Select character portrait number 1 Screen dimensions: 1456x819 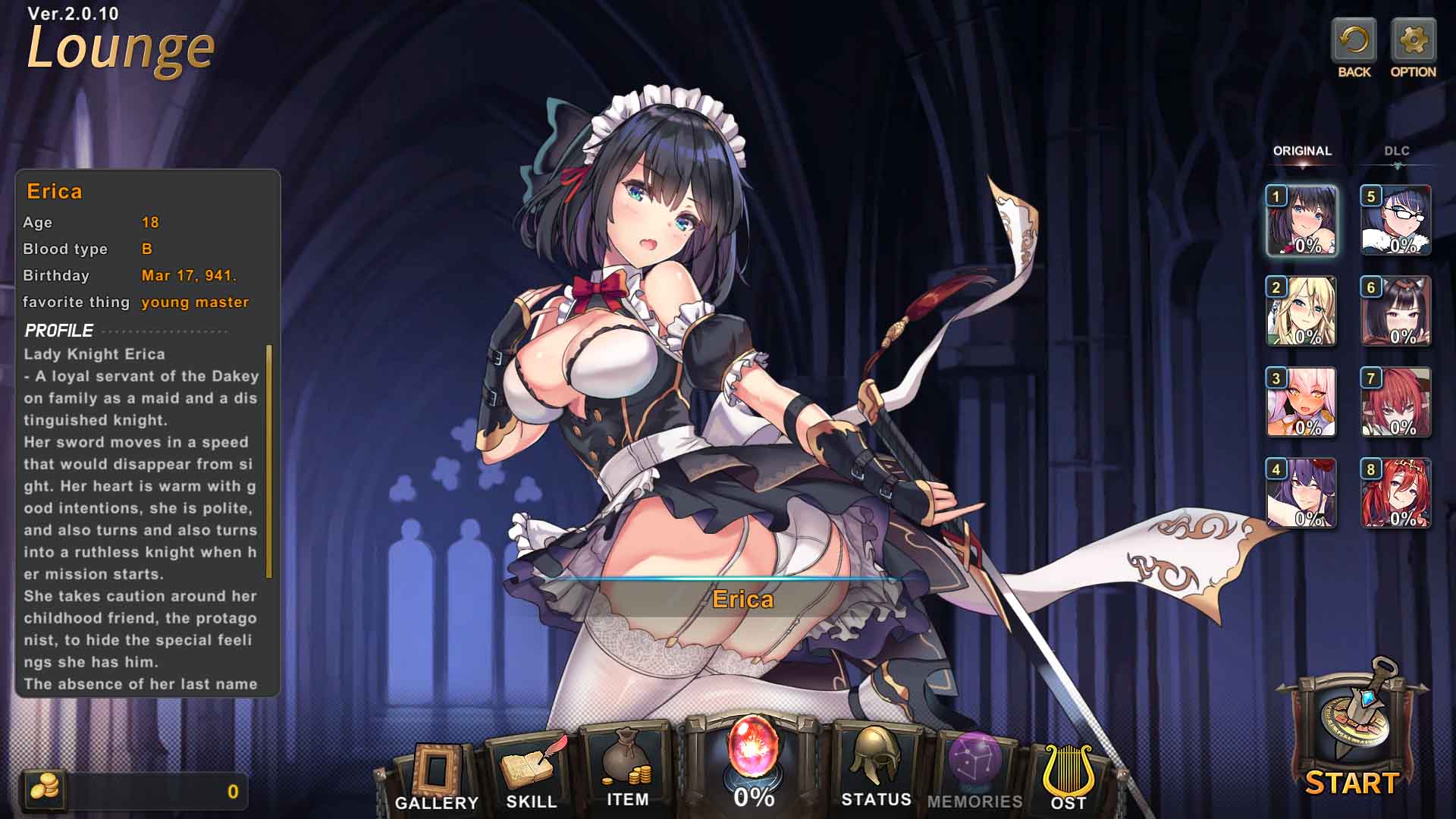pos(1302,221)
